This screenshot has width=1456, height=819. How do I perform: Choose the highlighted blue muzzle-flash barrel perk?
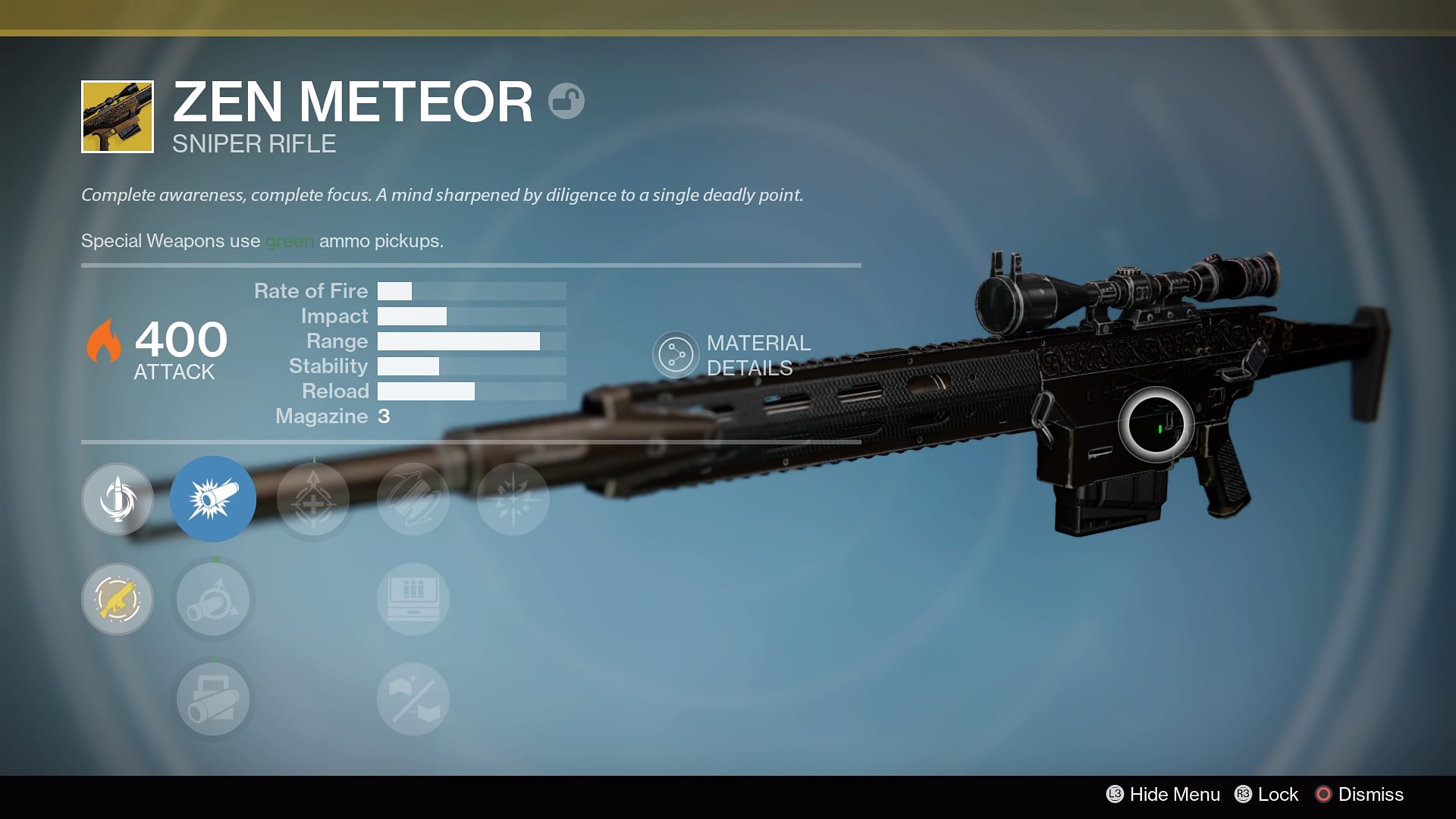click(x=213, y=499)
